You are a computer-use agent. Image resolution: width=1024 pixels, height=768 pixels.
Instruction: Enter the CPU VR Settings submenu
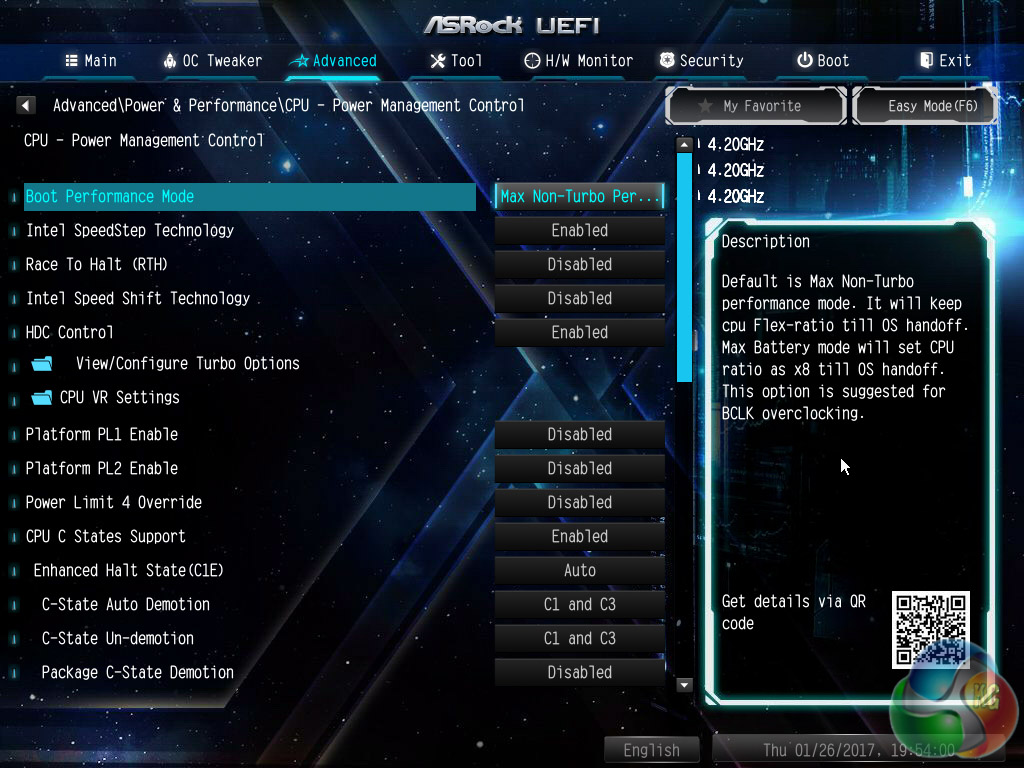(x=119, y=398)
